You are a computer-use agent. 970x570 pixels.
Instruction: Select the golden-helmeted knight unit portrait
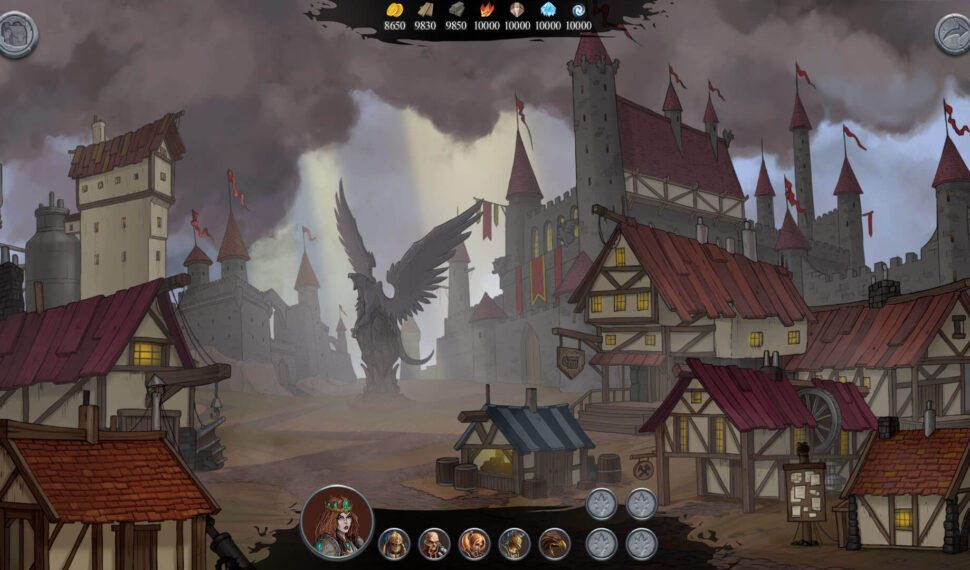tap(394, 544)
